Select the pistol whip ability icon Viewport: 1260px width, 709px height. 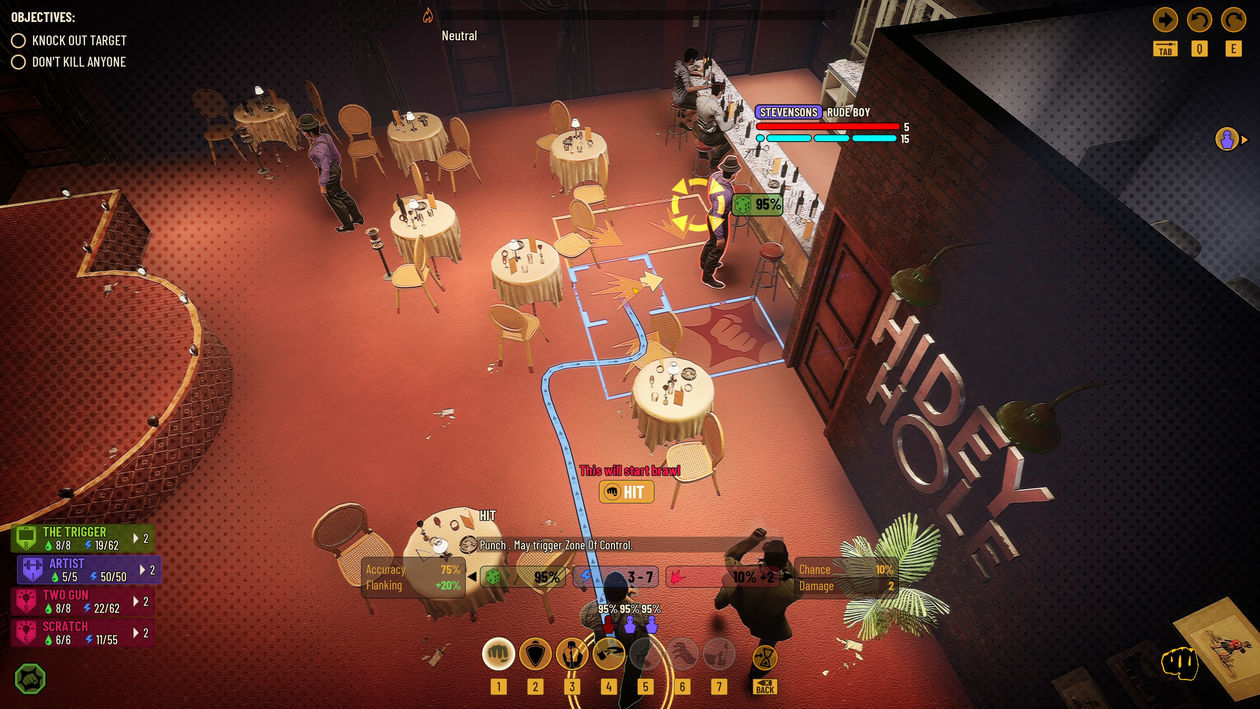pyautogui.click(x=609, y=654)
